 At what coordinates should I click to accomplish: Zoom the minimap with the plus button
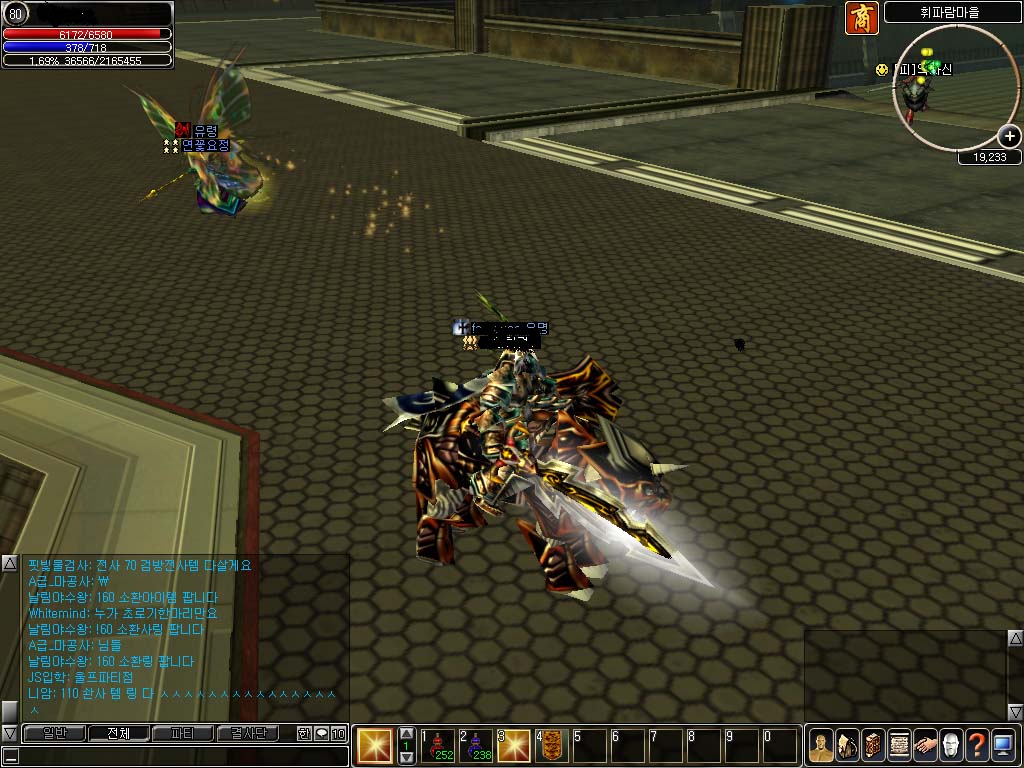pos(1009,137)
